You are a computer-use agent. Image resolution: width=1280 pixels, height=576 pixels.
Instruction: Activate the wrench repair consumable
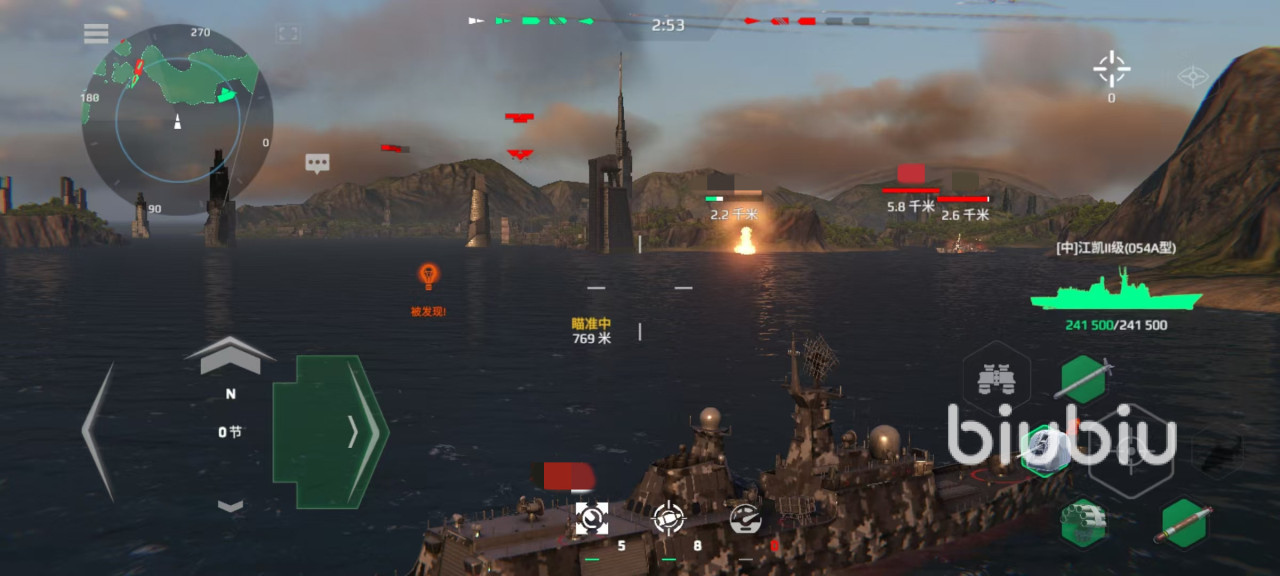(x=591, y=518)
